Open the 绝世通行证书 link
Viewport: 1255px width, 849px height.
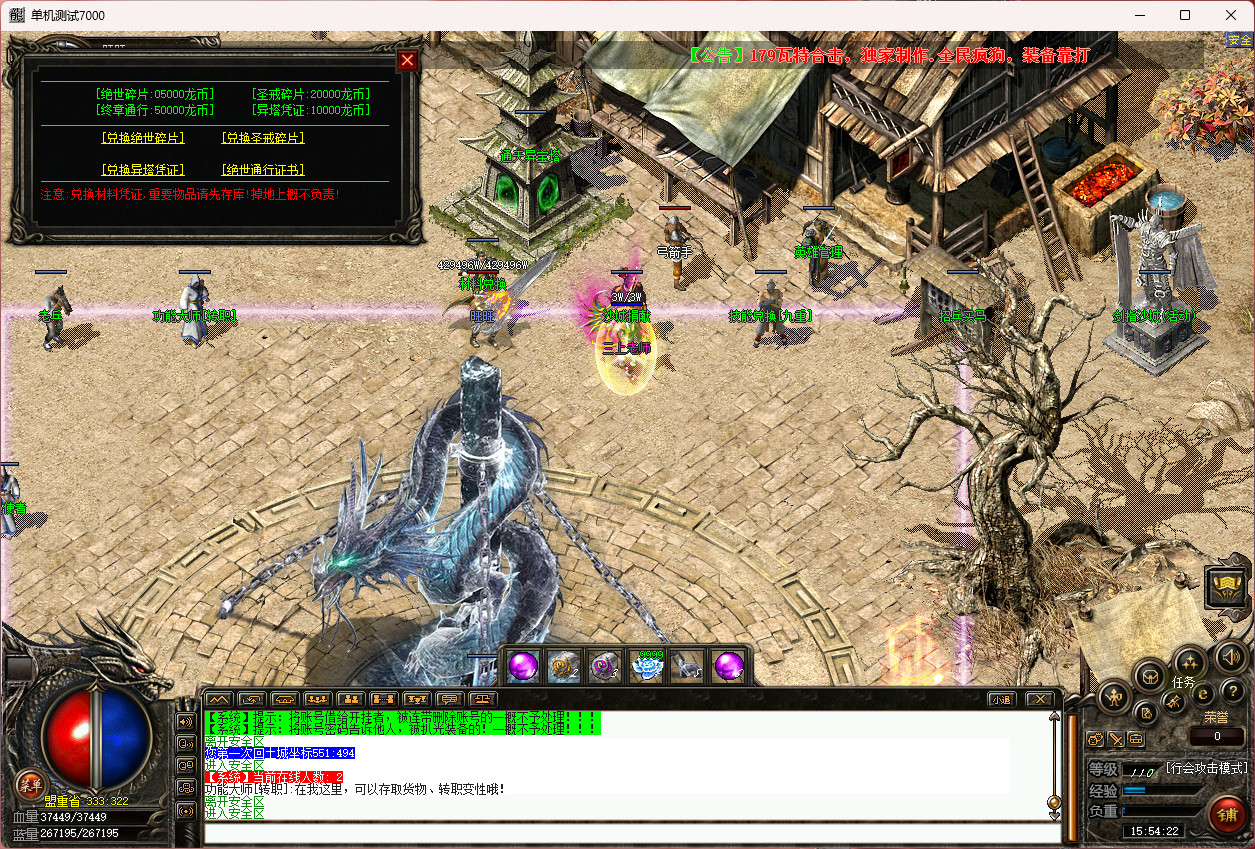[262, 170]
